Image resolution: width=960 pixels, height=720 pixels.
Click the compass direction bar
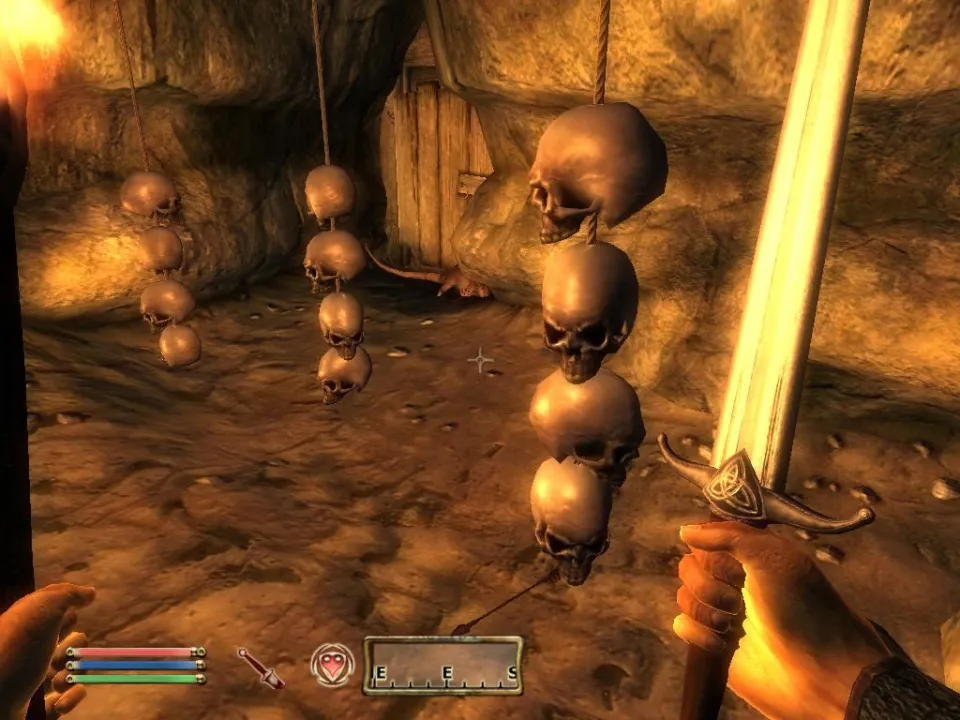(x=443, y=666)
